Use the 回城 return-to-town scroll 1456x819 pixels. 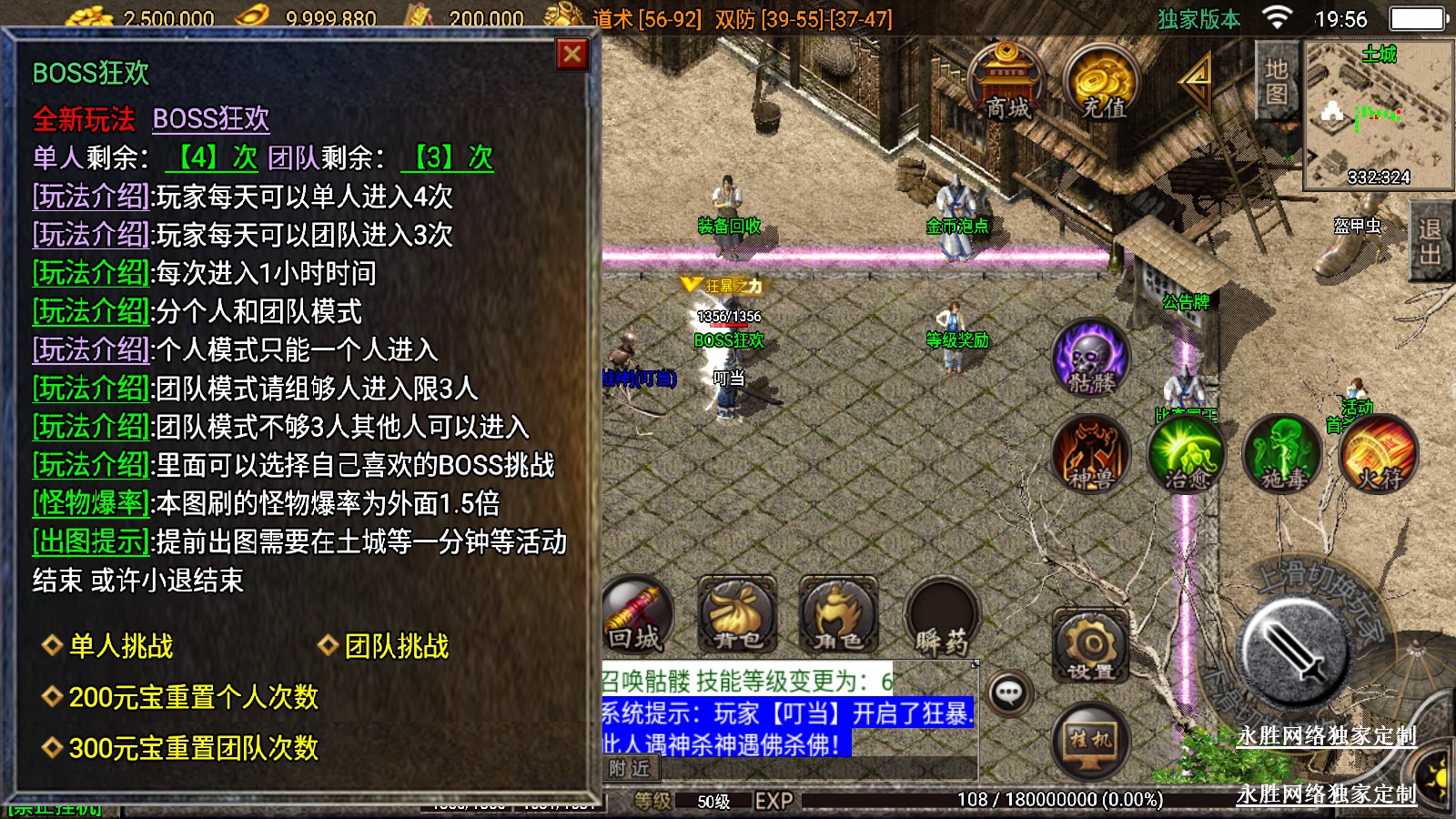tap(636, 616)
